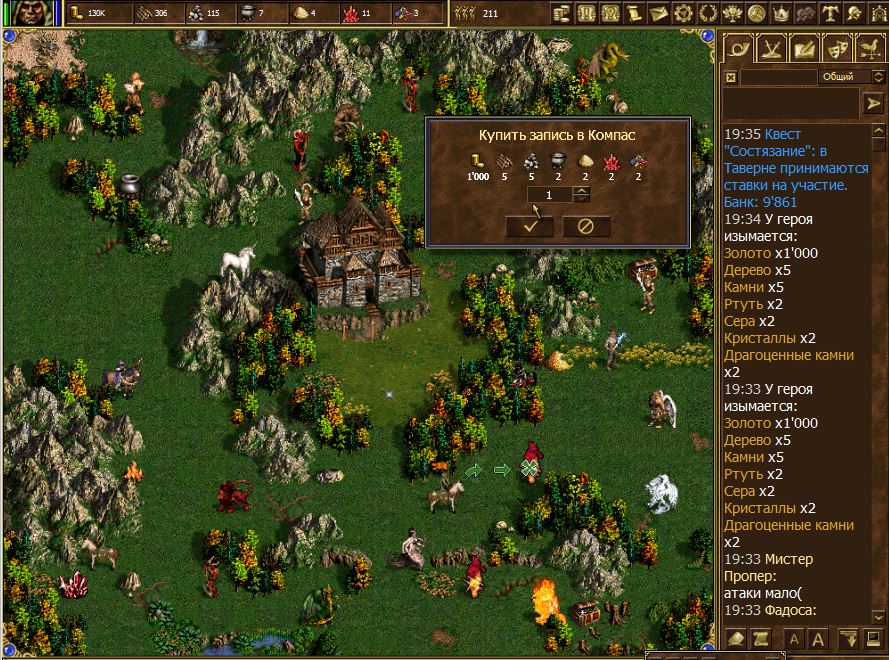The width and height of the screenshot is (889, 660).
Task: Click the quantity field in the purchase dialog
Action: (550, 194)
